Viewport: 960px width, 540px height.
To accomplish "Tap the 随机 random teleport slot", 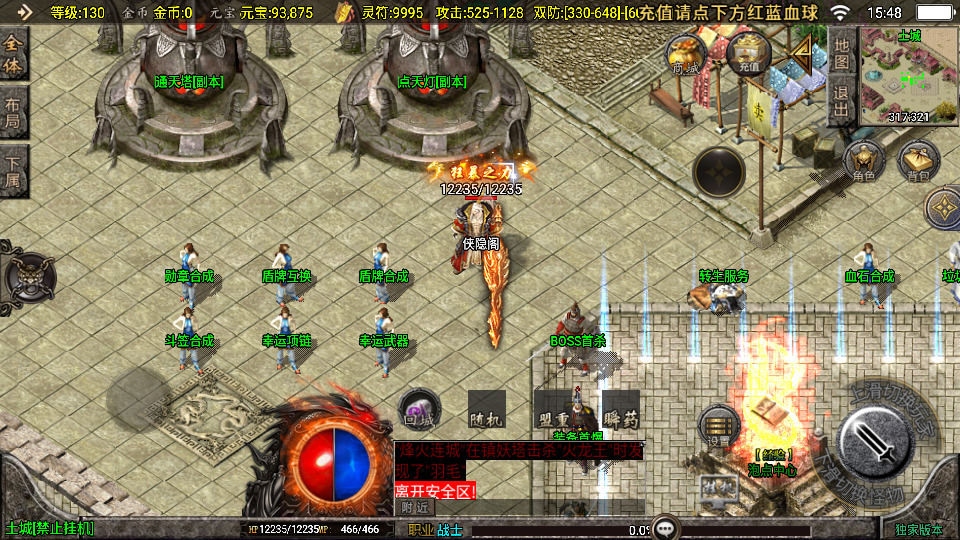I will pyautogui.click(x=486, y=411).
